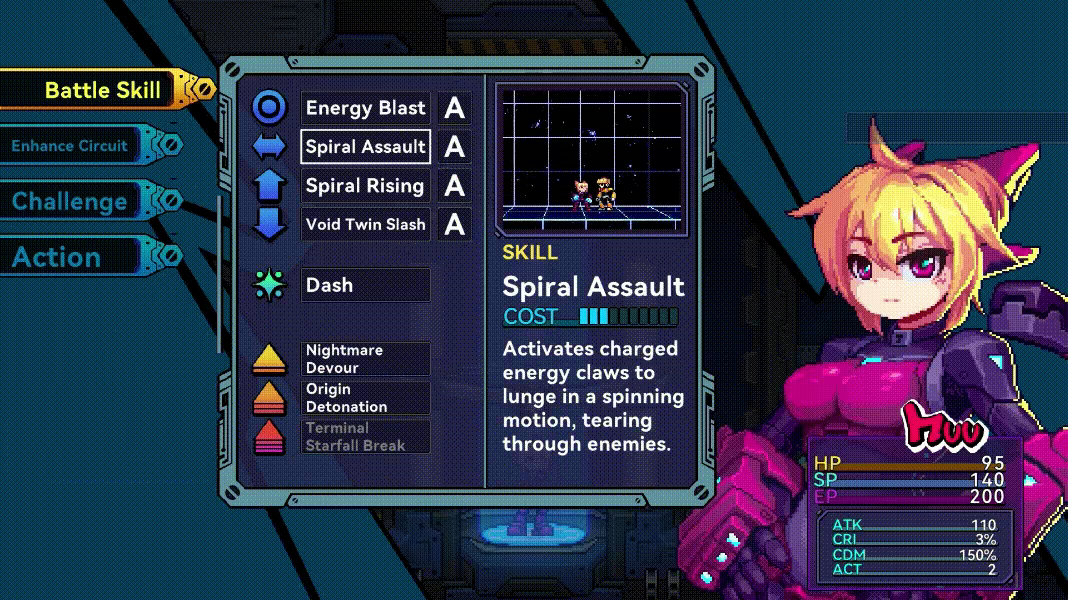
Task: Select Void Twin Slash skill
Action: (366, 224)
